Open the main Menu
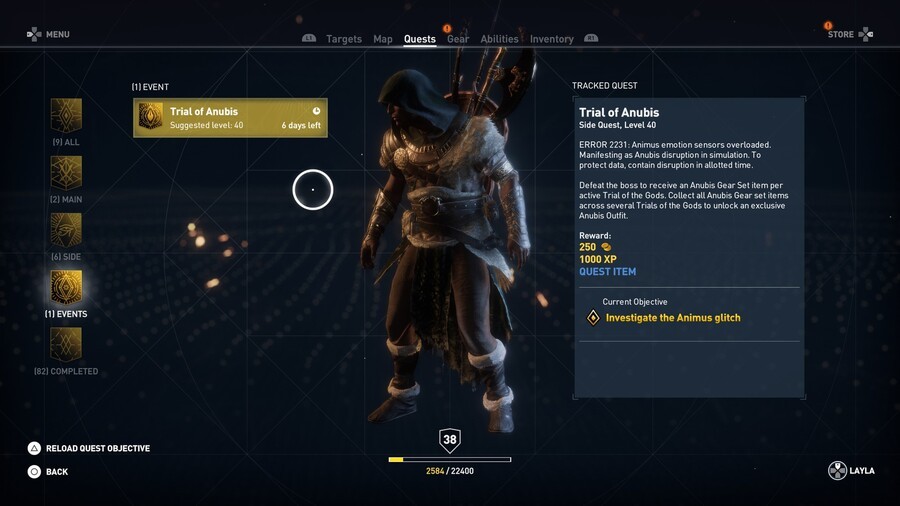Image resolution: width=900 pixels, height=506 pixels. click(x=49, y=34)
